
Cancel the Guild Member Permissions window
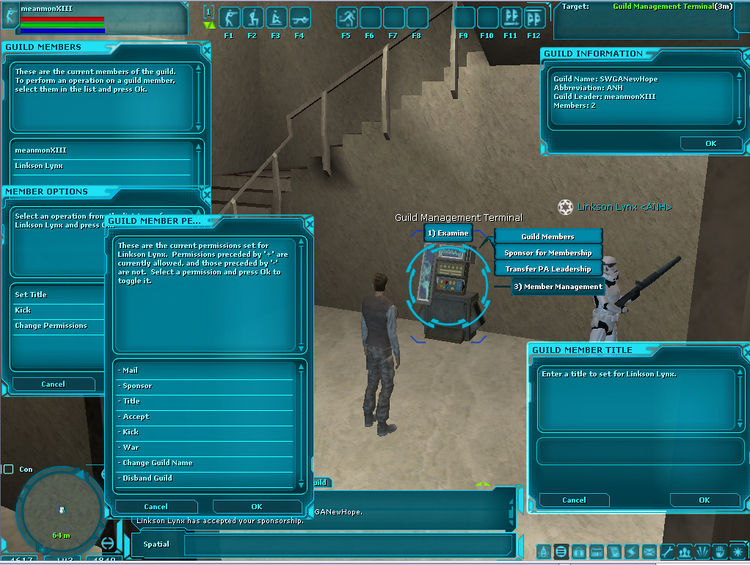pyautogui.click(x=156, y=507)
